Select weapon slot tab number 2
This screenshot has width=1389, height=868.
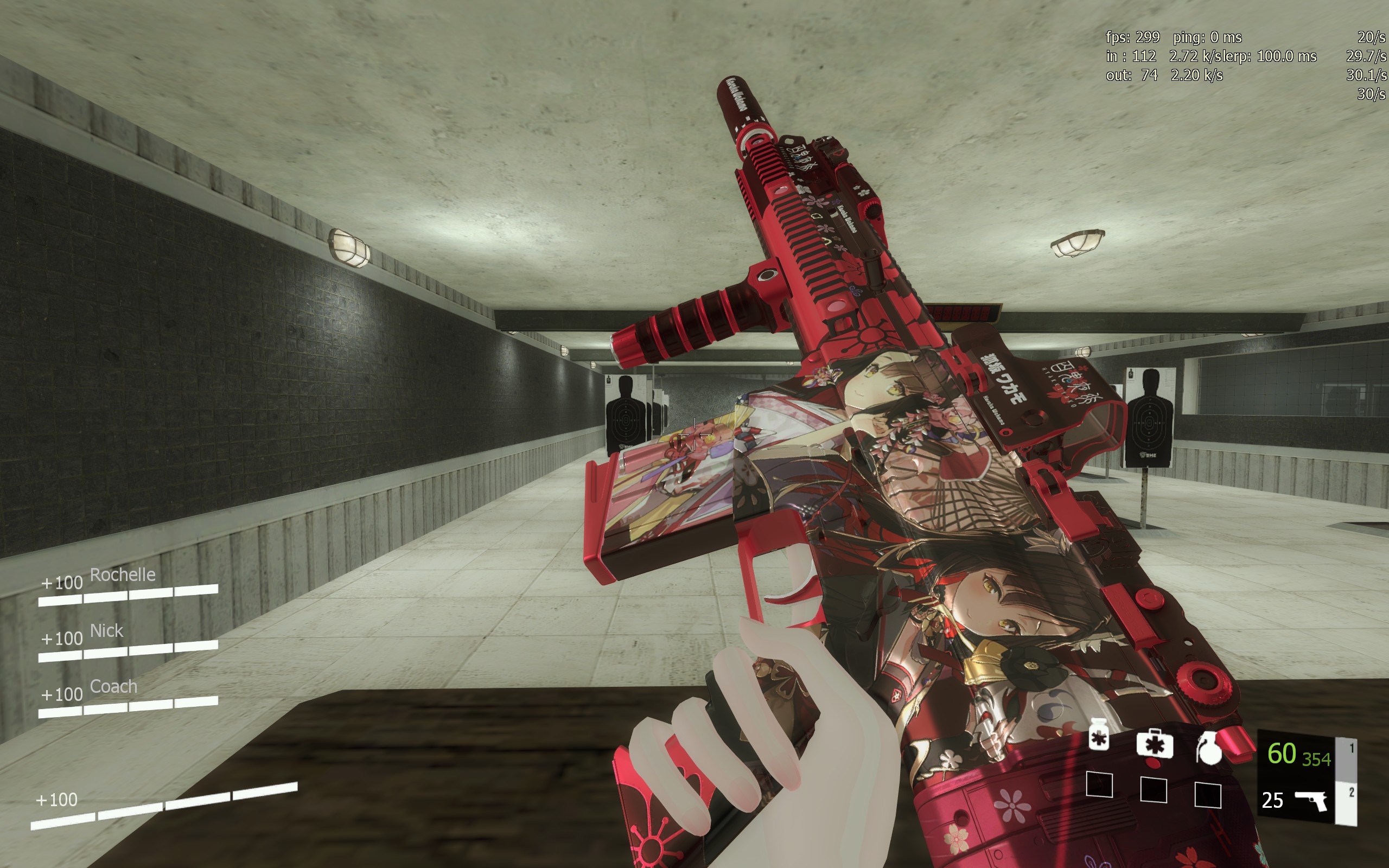pyautogui.click(x=1350, y=794)
